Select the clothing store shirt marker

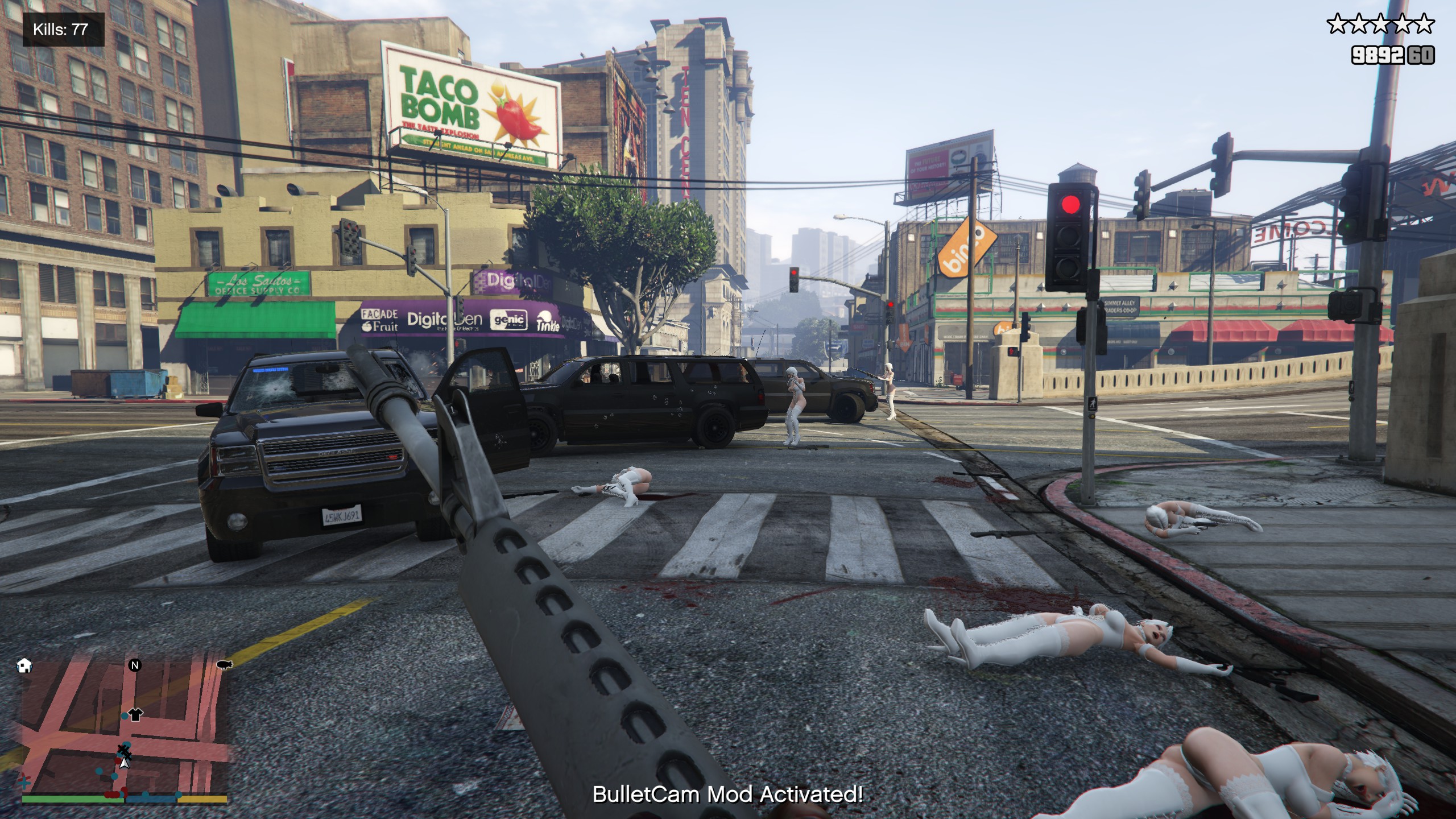135,714
